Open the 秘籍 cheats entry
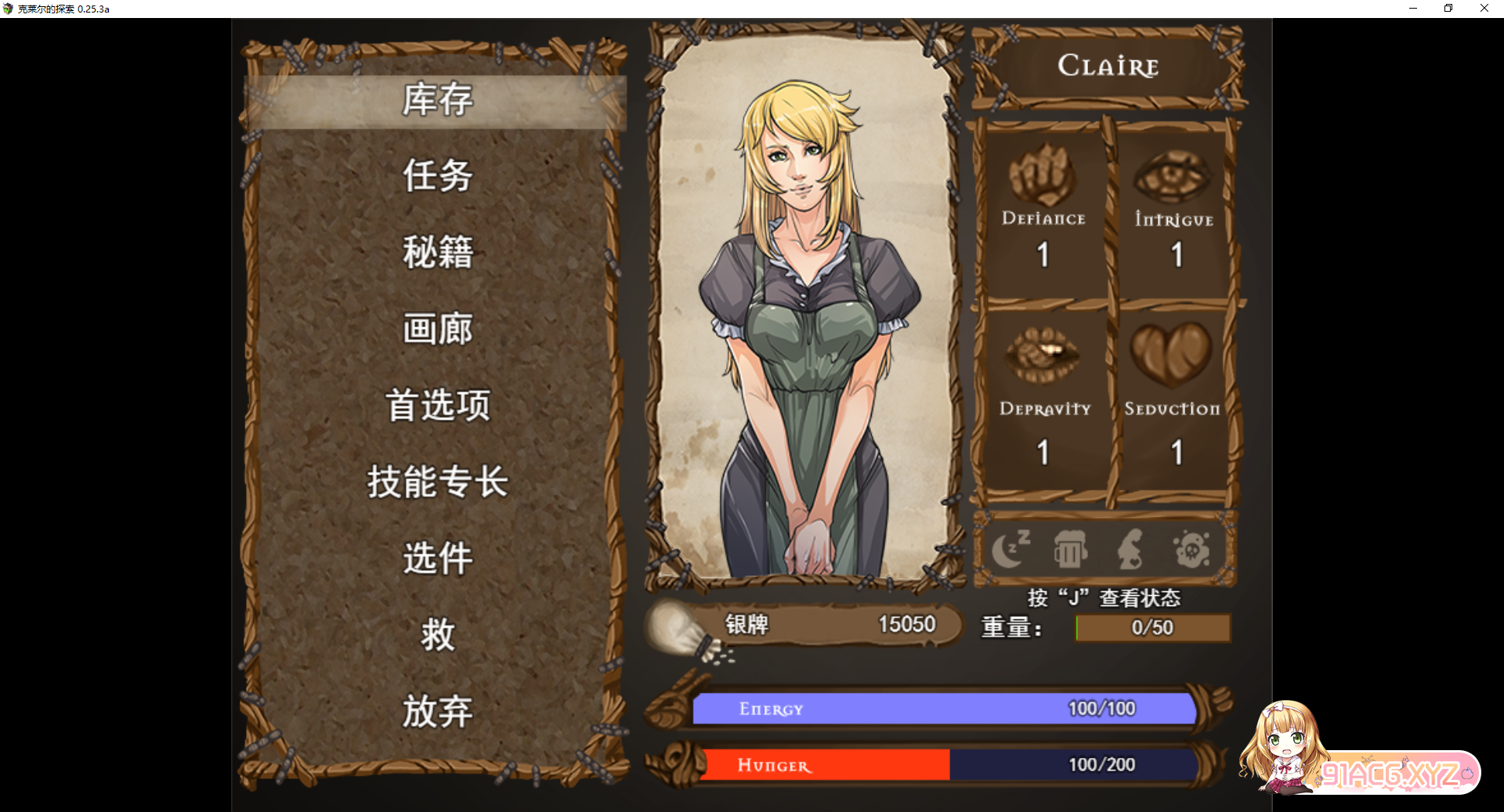The height and width of the screenshot is (812, 1504). click(437, 252)
